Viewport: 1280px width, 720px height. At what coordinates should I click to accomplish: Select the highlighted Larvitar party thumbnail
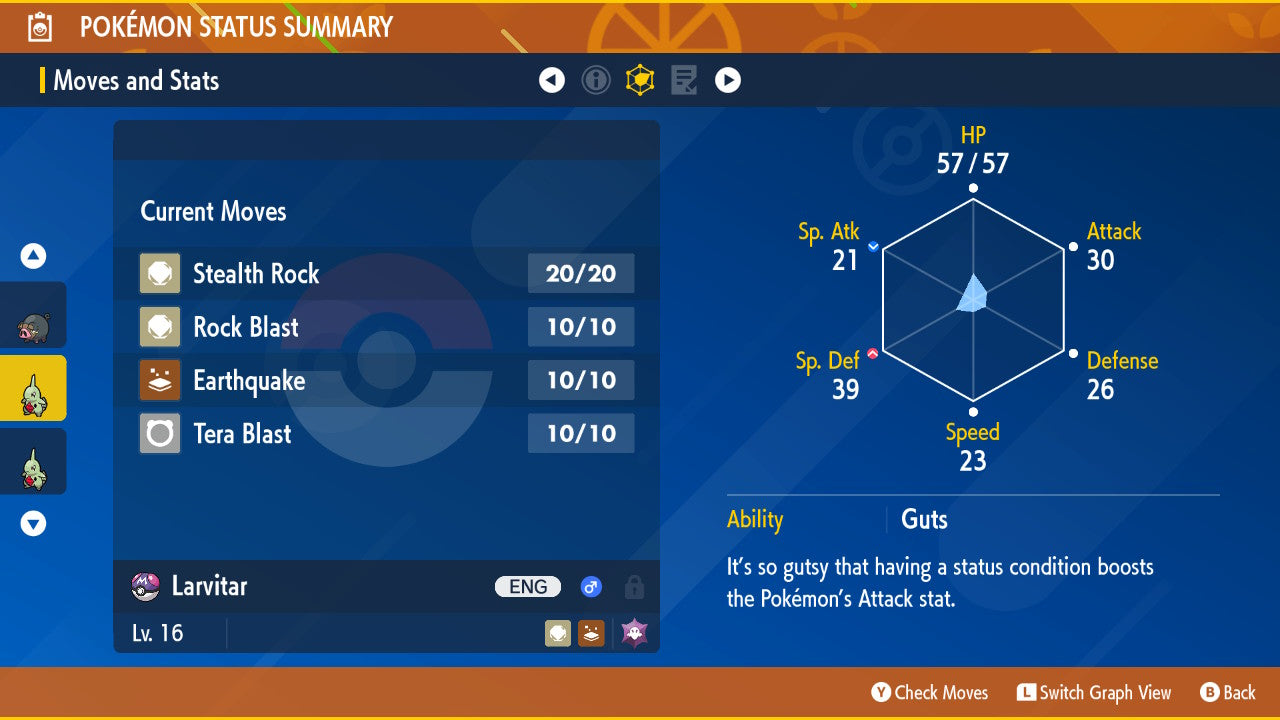[x=33, y=388]
